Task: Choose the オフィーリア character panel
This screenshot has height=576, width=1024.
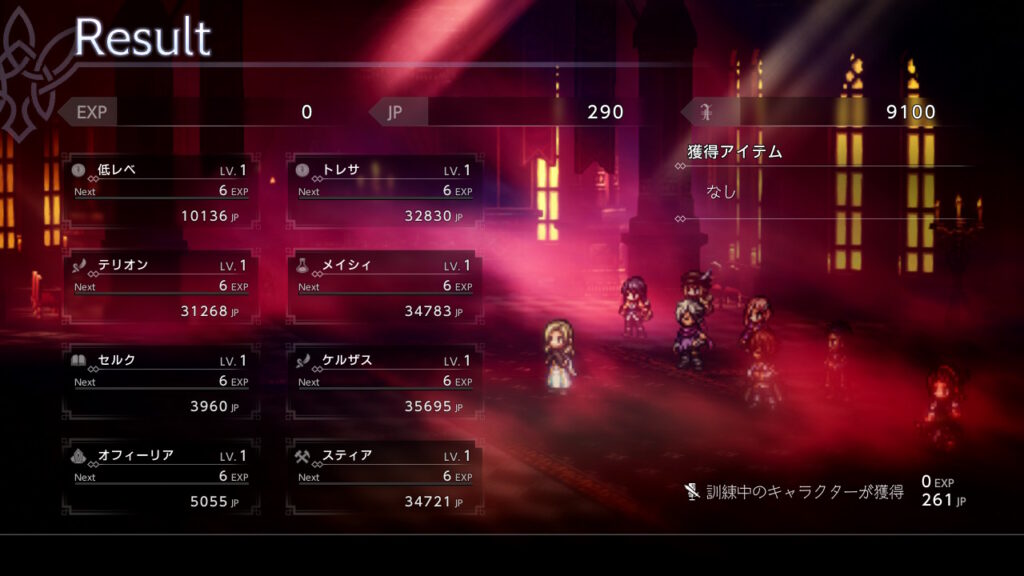Action: coord(161,477)
